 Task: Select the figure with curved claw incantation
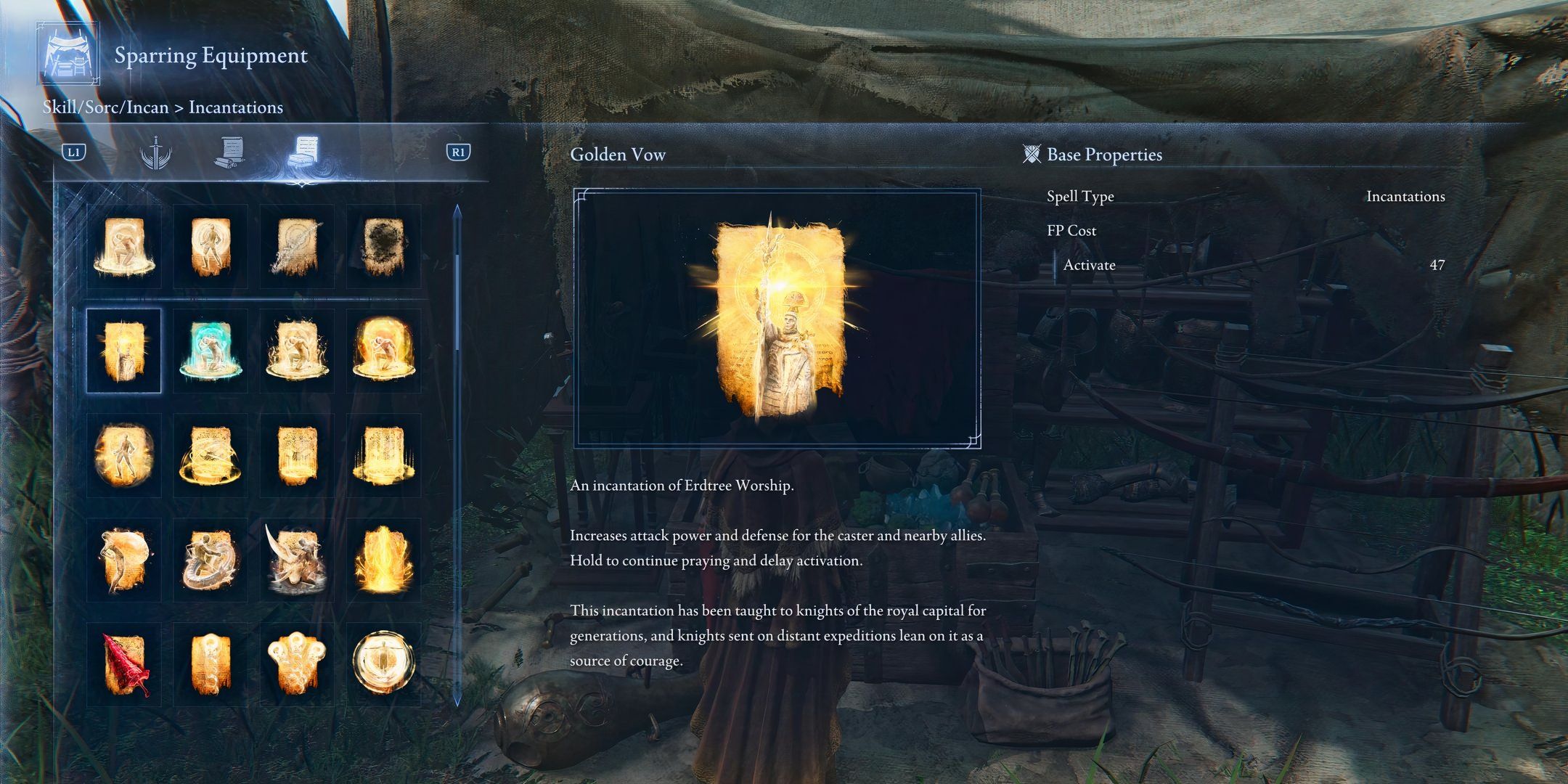coord(297,560)
